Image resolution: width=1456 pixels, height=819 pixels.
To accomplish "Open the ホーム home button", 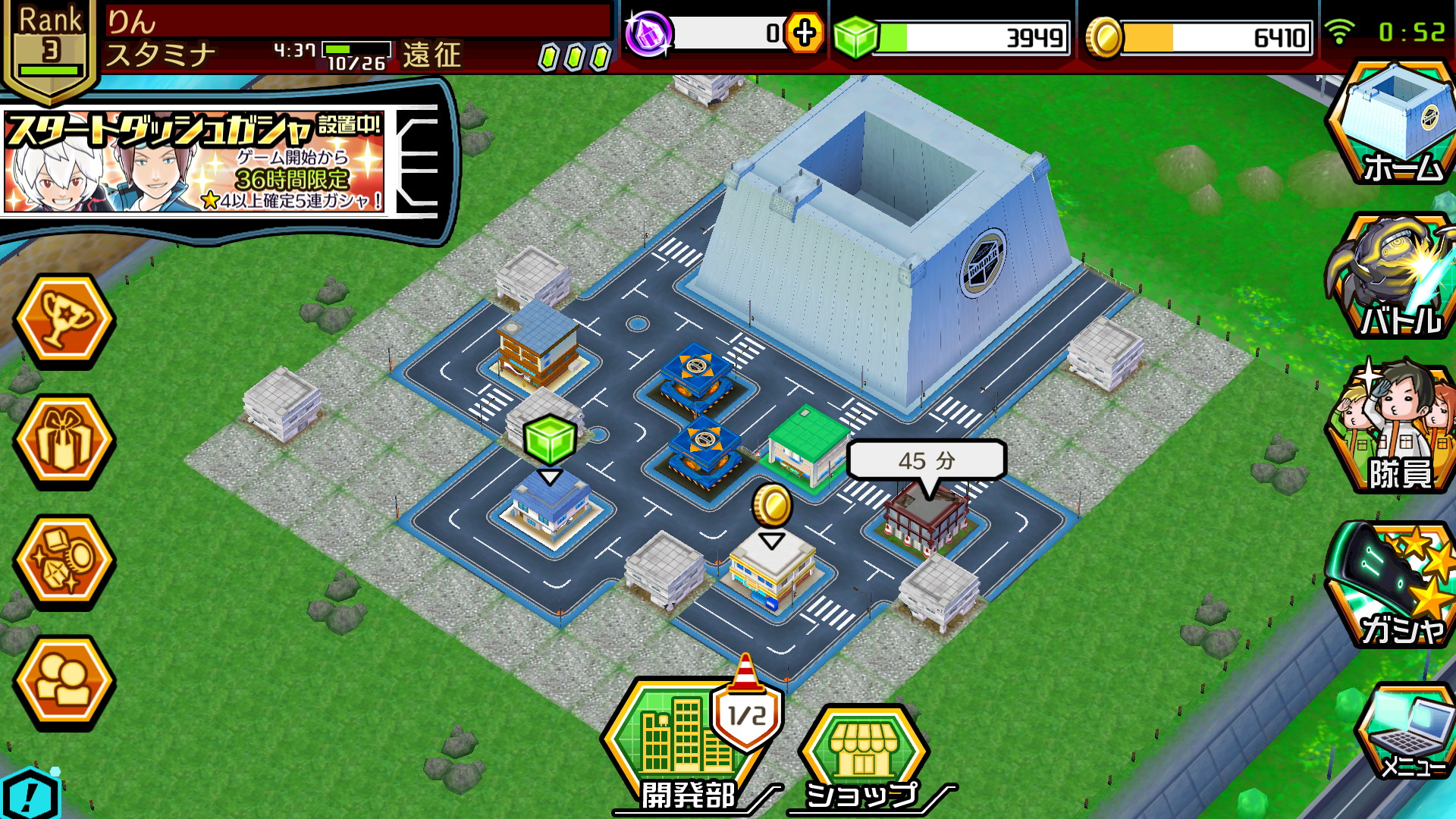I will coord(1394,125).
